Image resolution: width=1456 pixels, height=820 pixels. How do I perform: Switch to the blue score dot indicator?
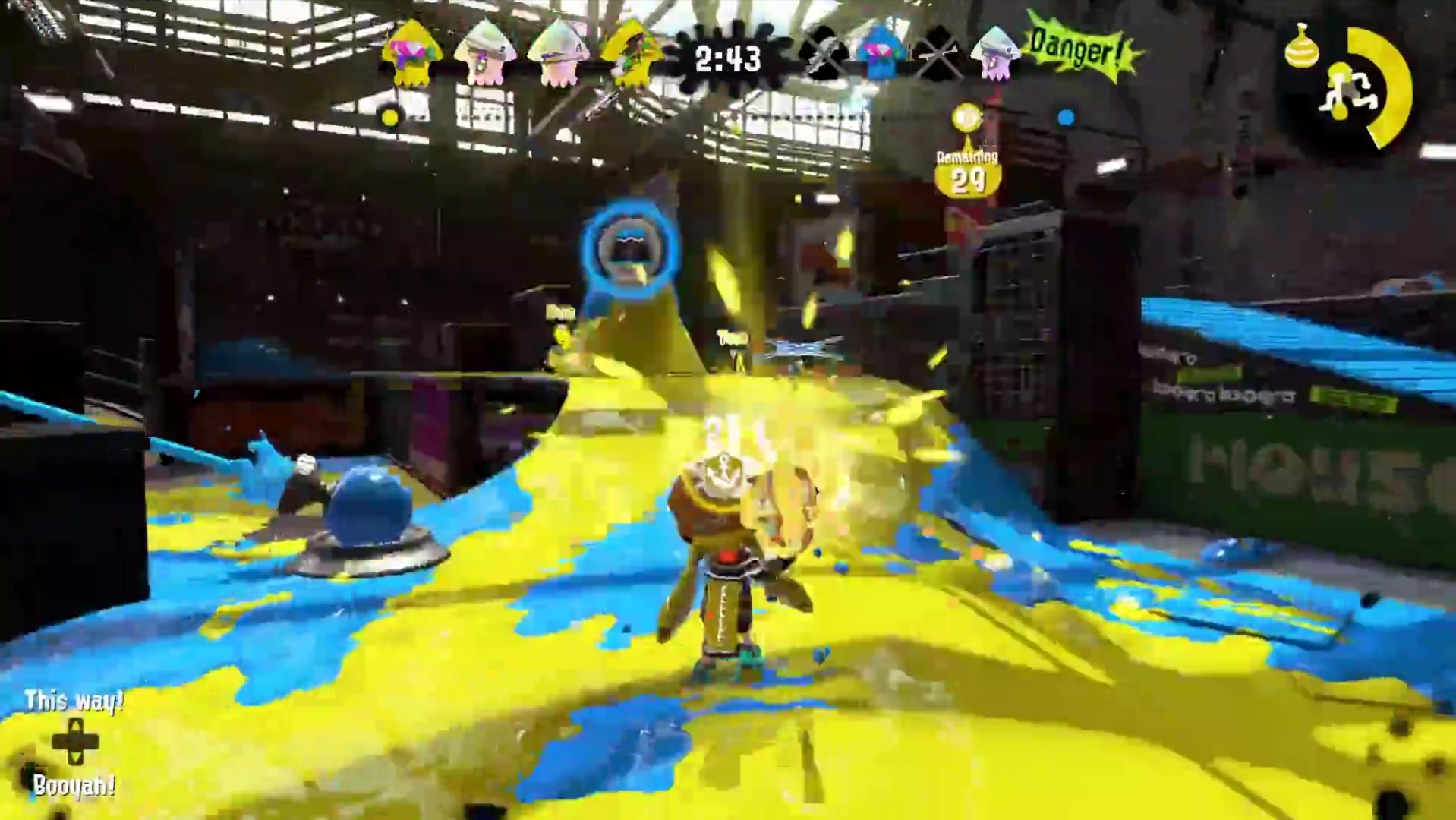(x=1066, y=115)
